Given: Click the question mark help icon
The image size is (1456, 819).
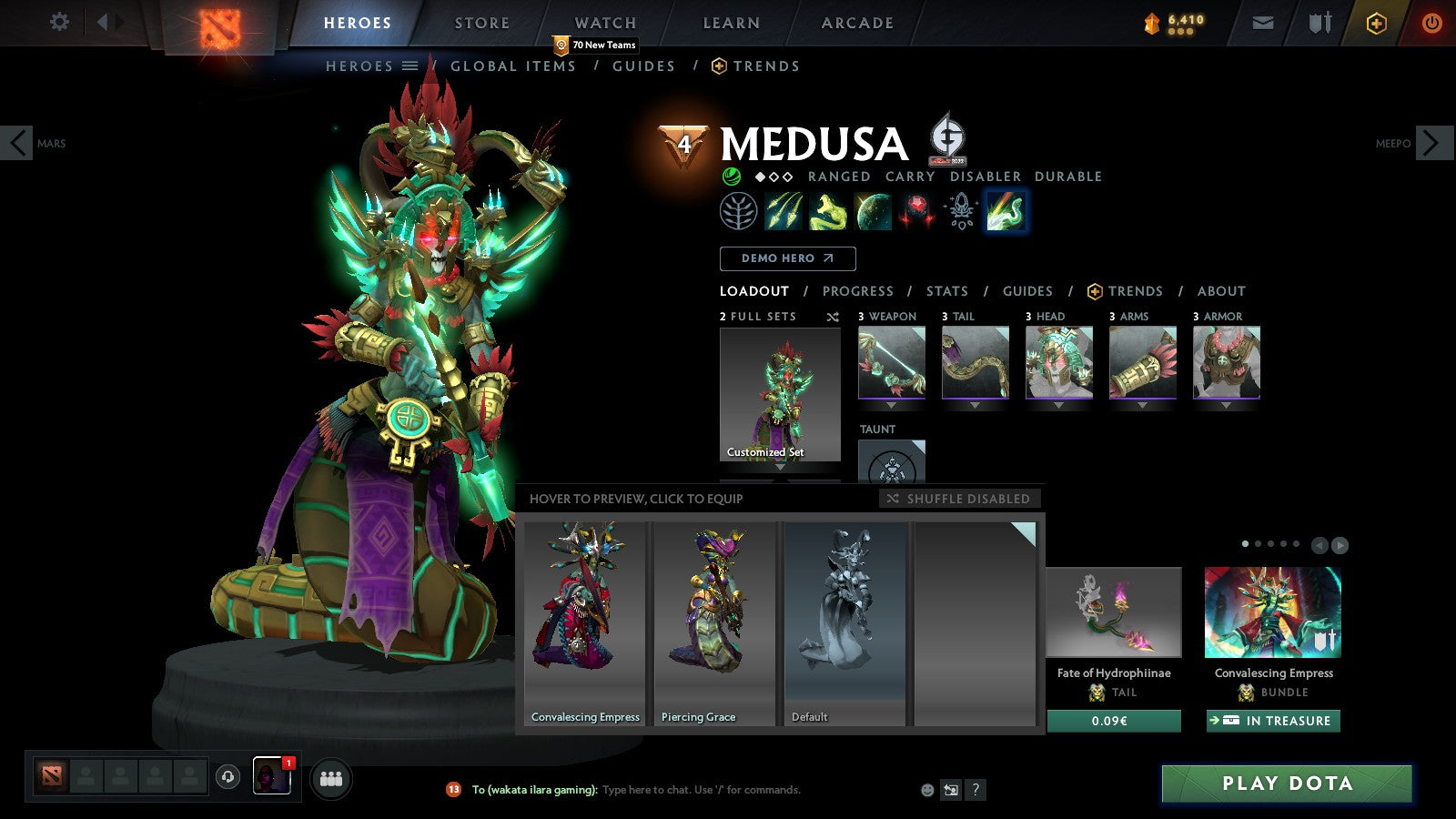Looking at the screenshot, I should [x=976, y=790].
